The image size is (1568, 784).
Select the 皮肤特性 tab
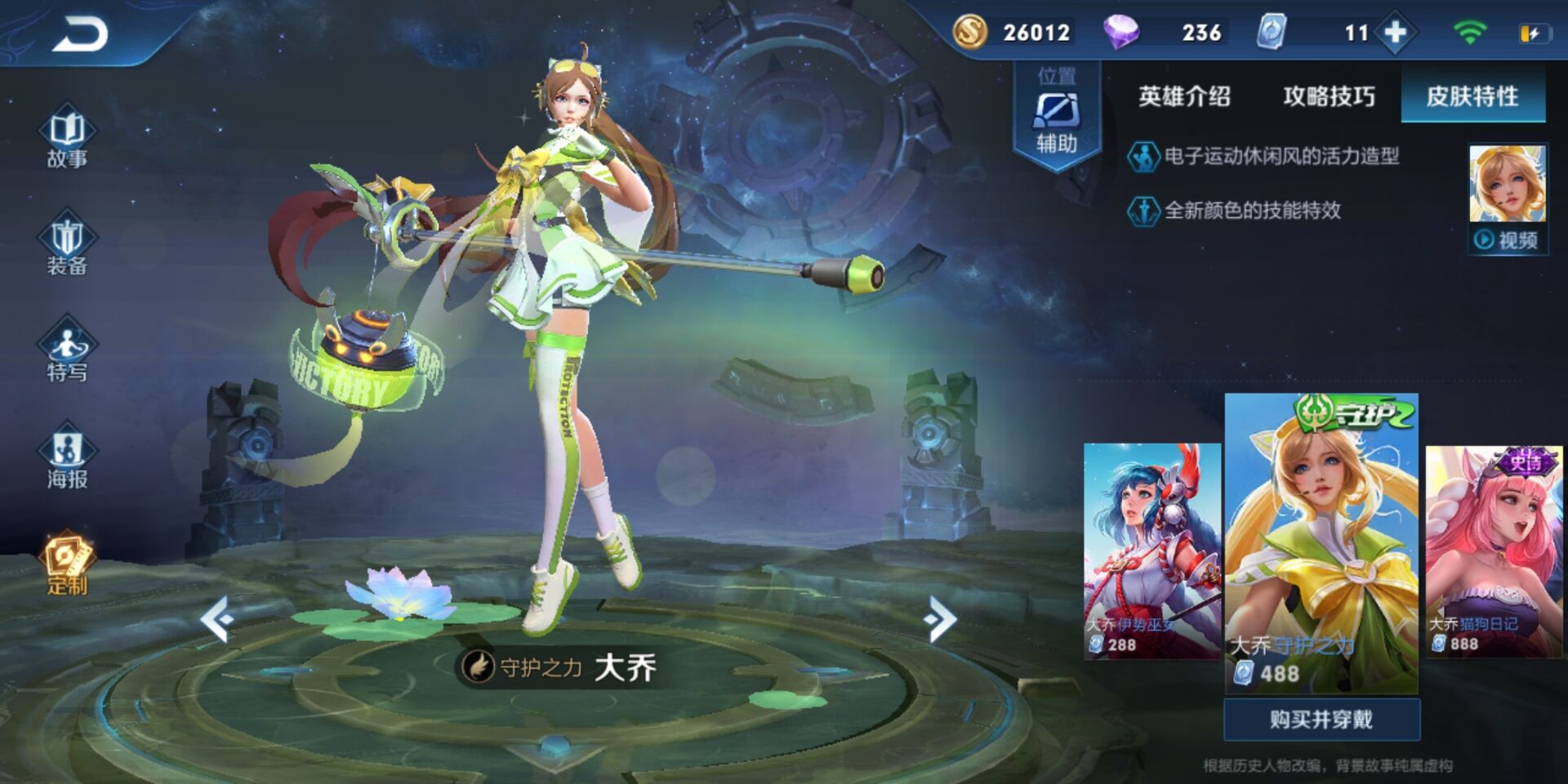click(x=1472, y=96)
